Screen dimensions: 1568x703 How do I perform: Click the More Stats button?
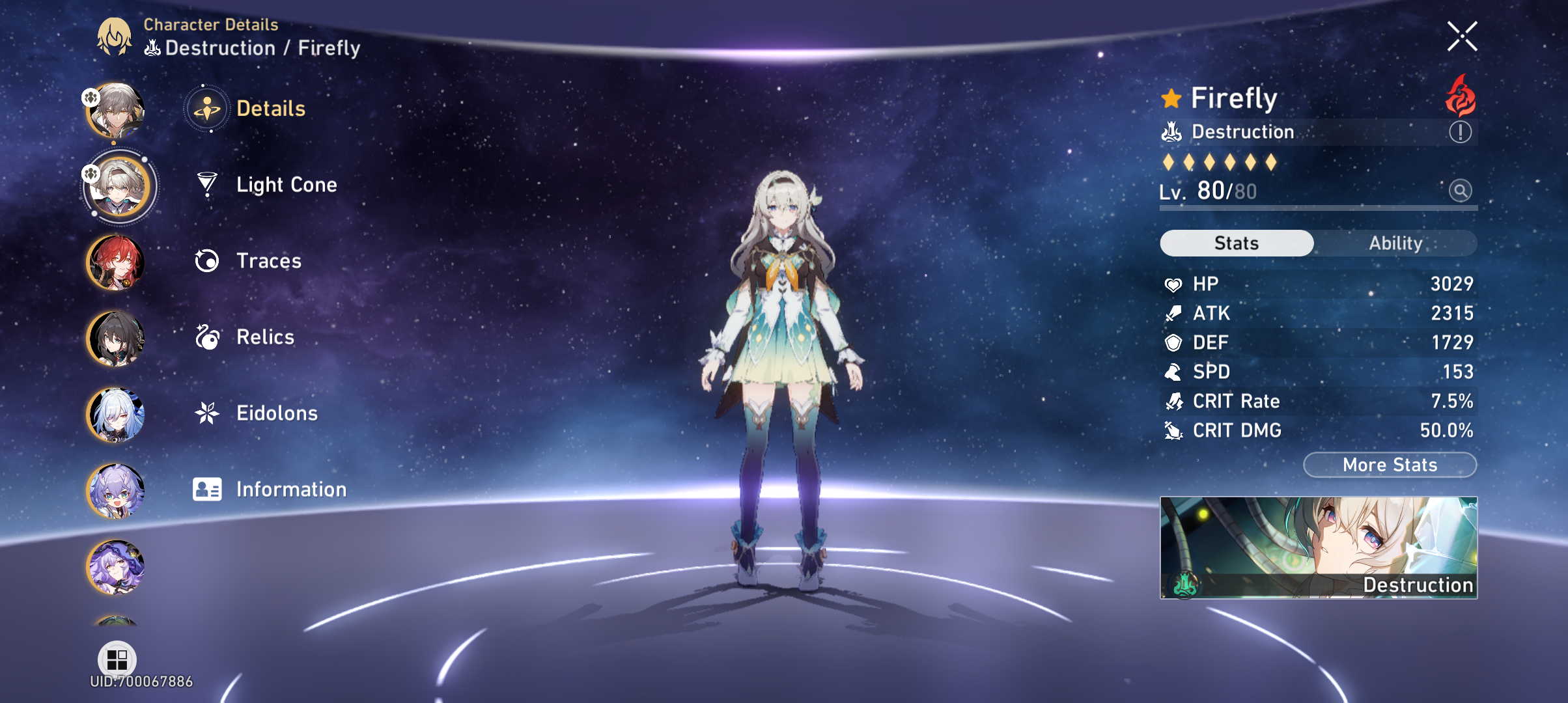click(x=1389, y=465)
